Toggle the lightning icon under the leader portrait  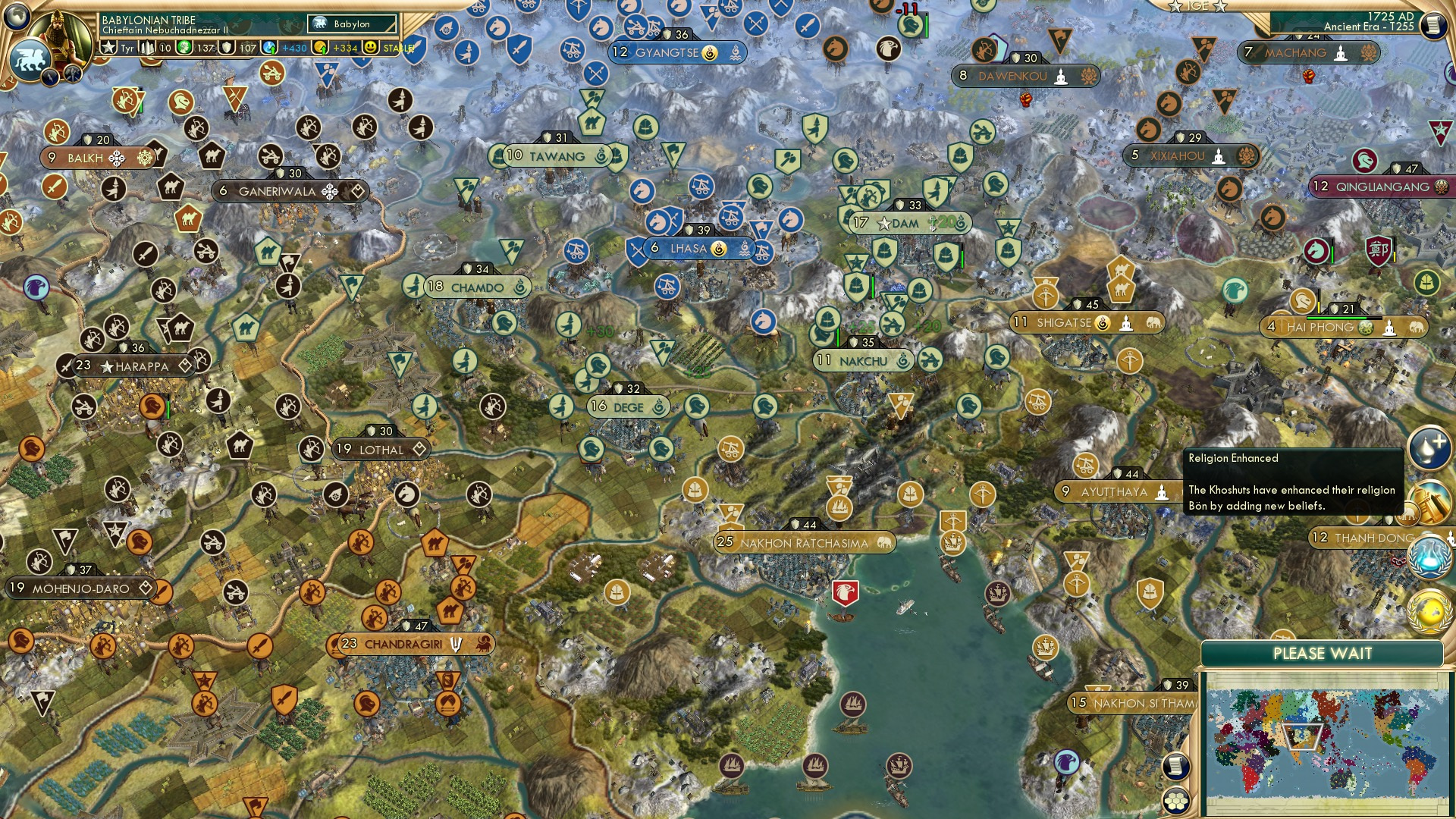(50, 76)
